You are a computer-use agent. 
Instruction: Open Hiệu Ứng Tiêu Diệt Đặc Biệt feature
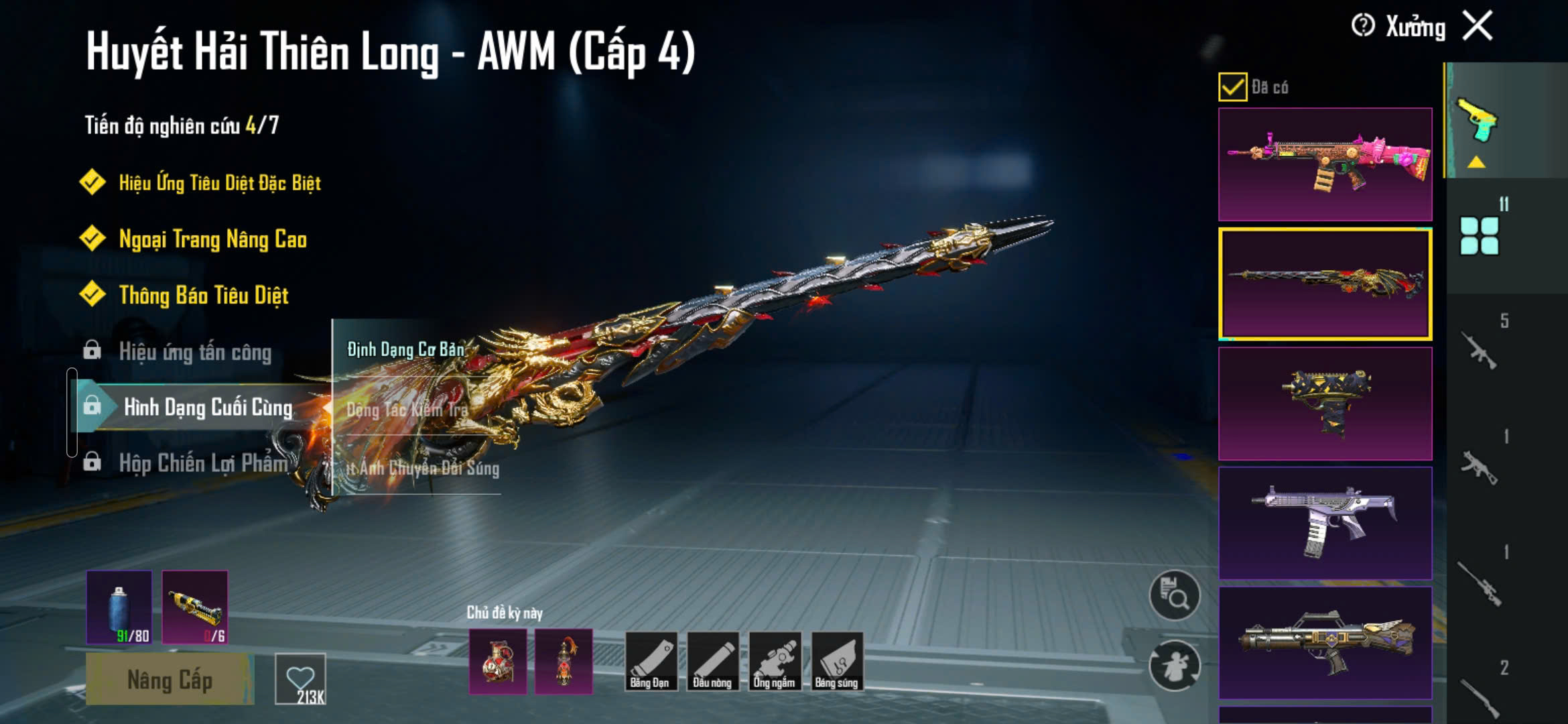219,182
